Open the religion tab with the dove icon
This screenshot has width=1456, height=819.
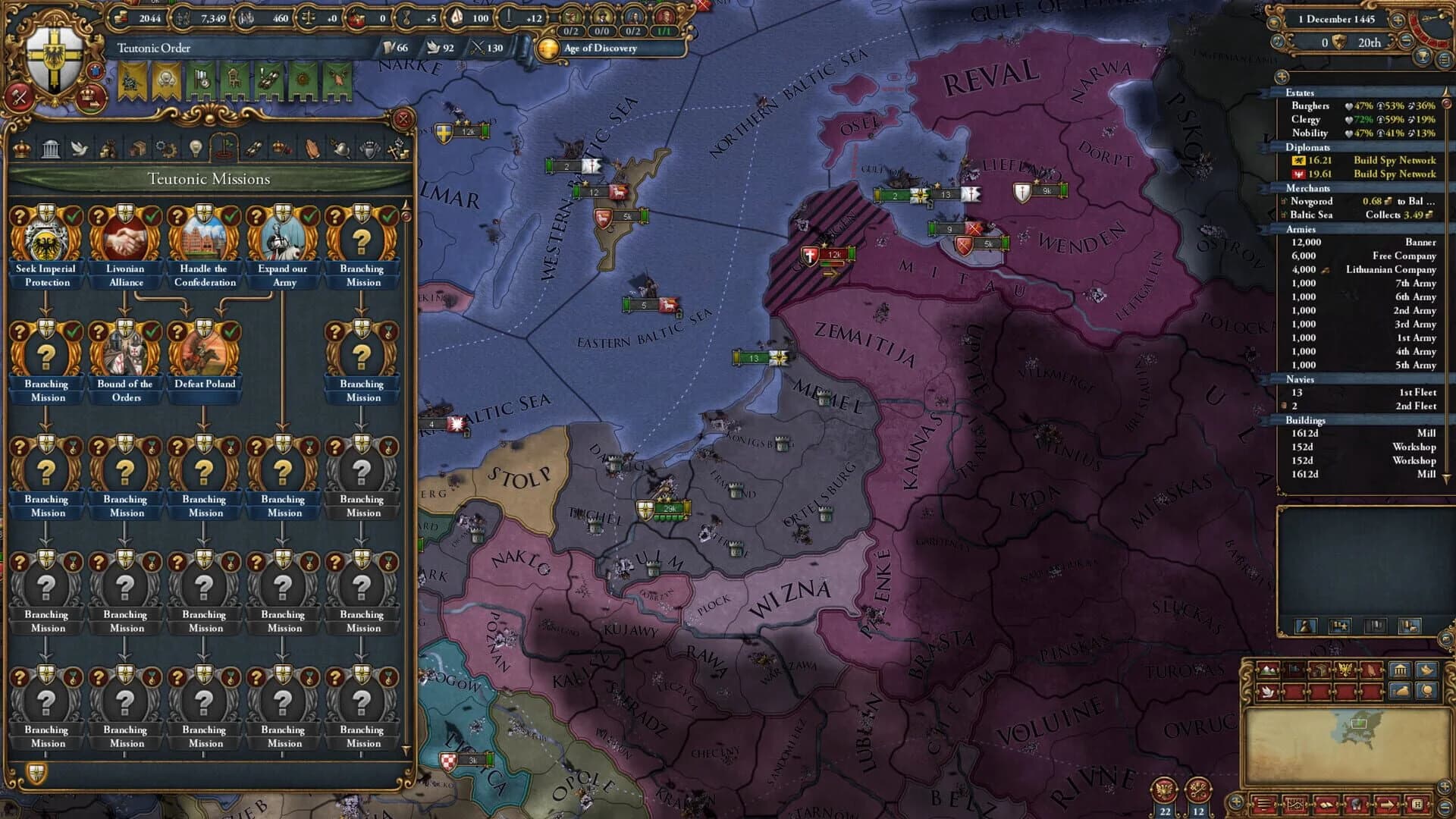80,144
